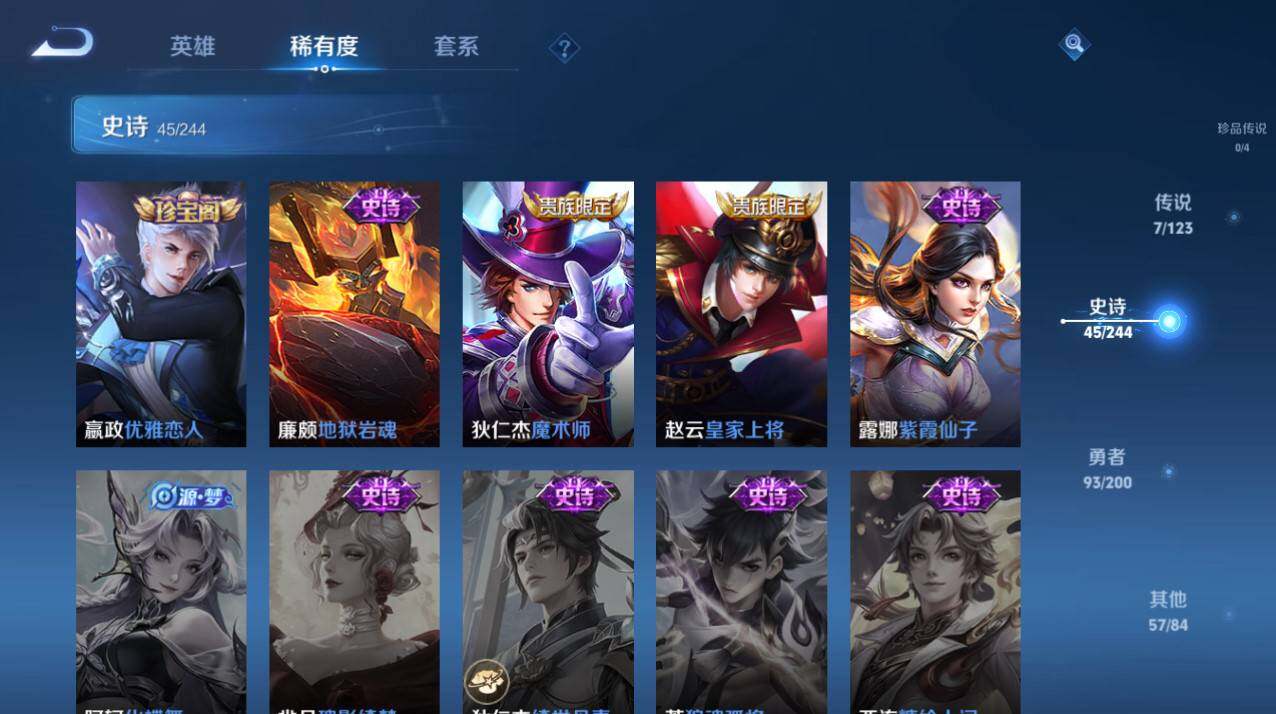1276x714 pixels.
Task: Open the 嬴政 优雅恋人 skin card
Action: click(161, 314)
